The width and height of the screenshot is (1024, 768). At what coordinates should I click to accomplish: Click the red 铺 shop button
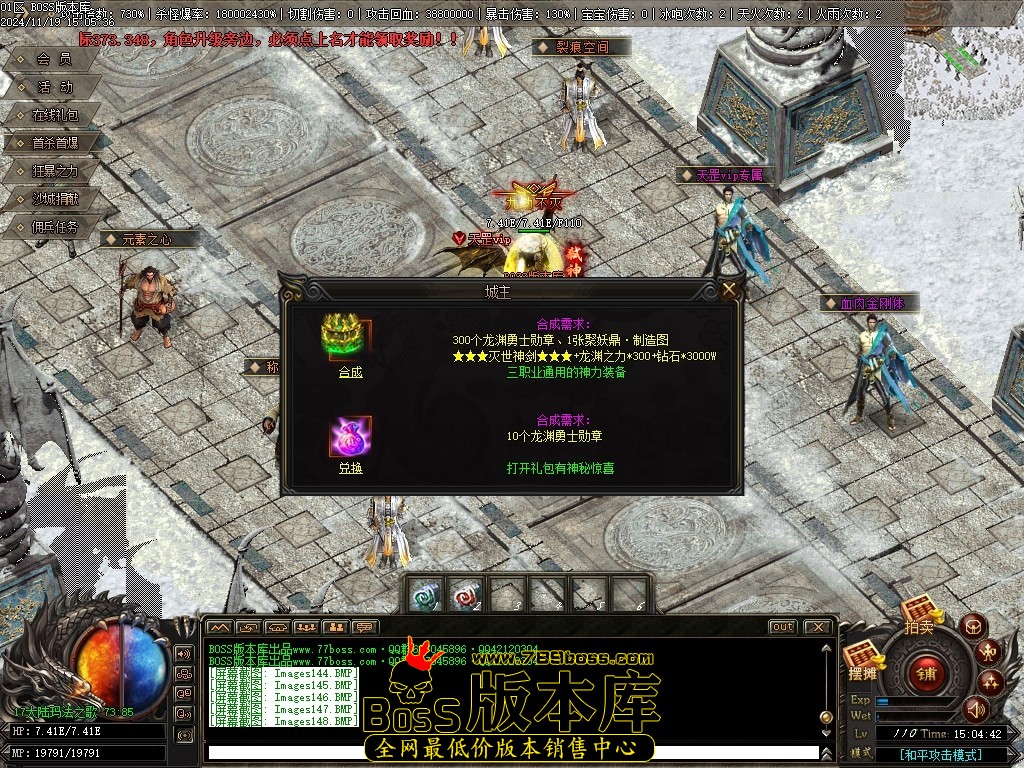click(x=928, y=672)
